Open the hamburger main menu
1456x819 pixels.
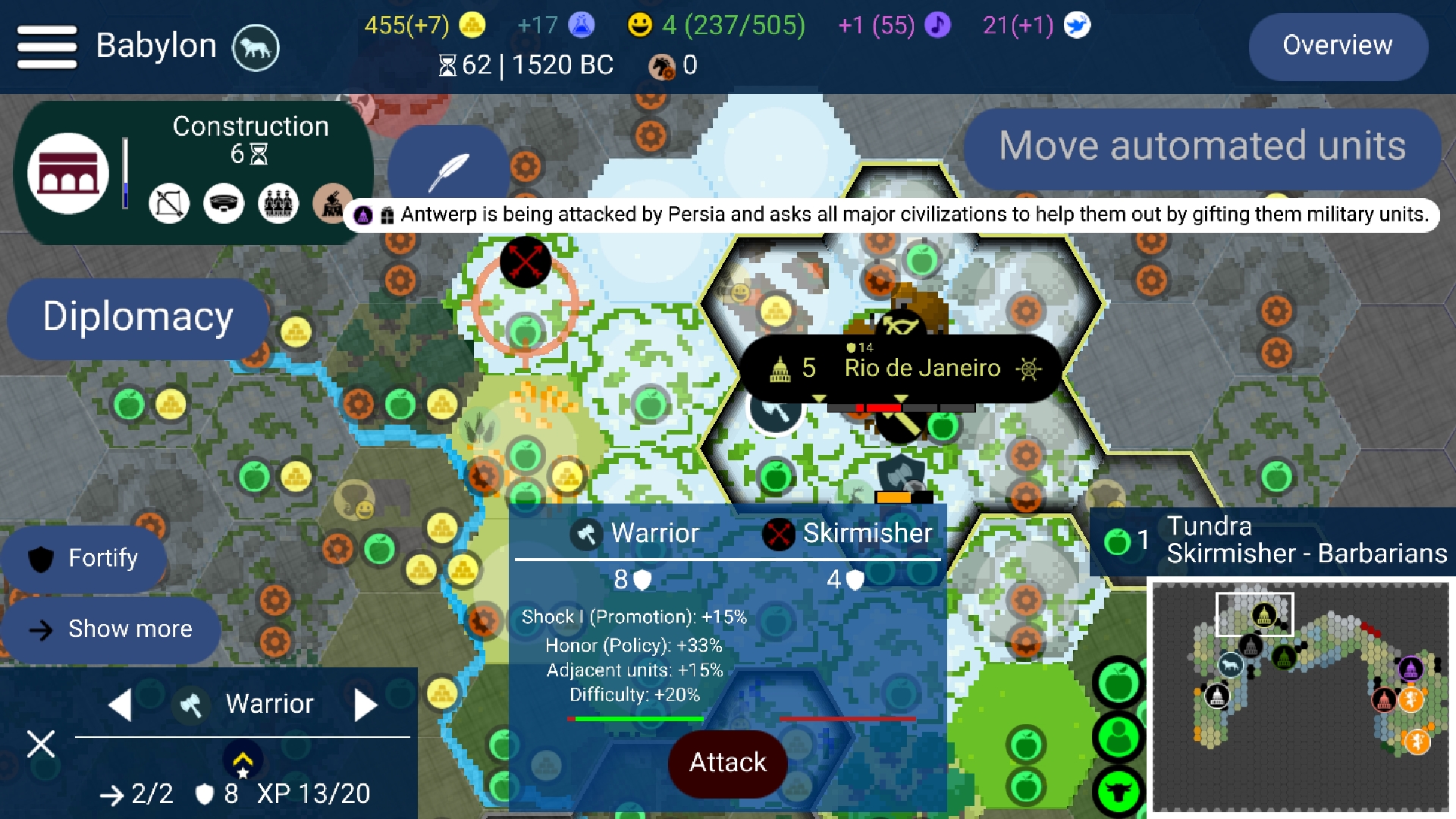point(45,45)
